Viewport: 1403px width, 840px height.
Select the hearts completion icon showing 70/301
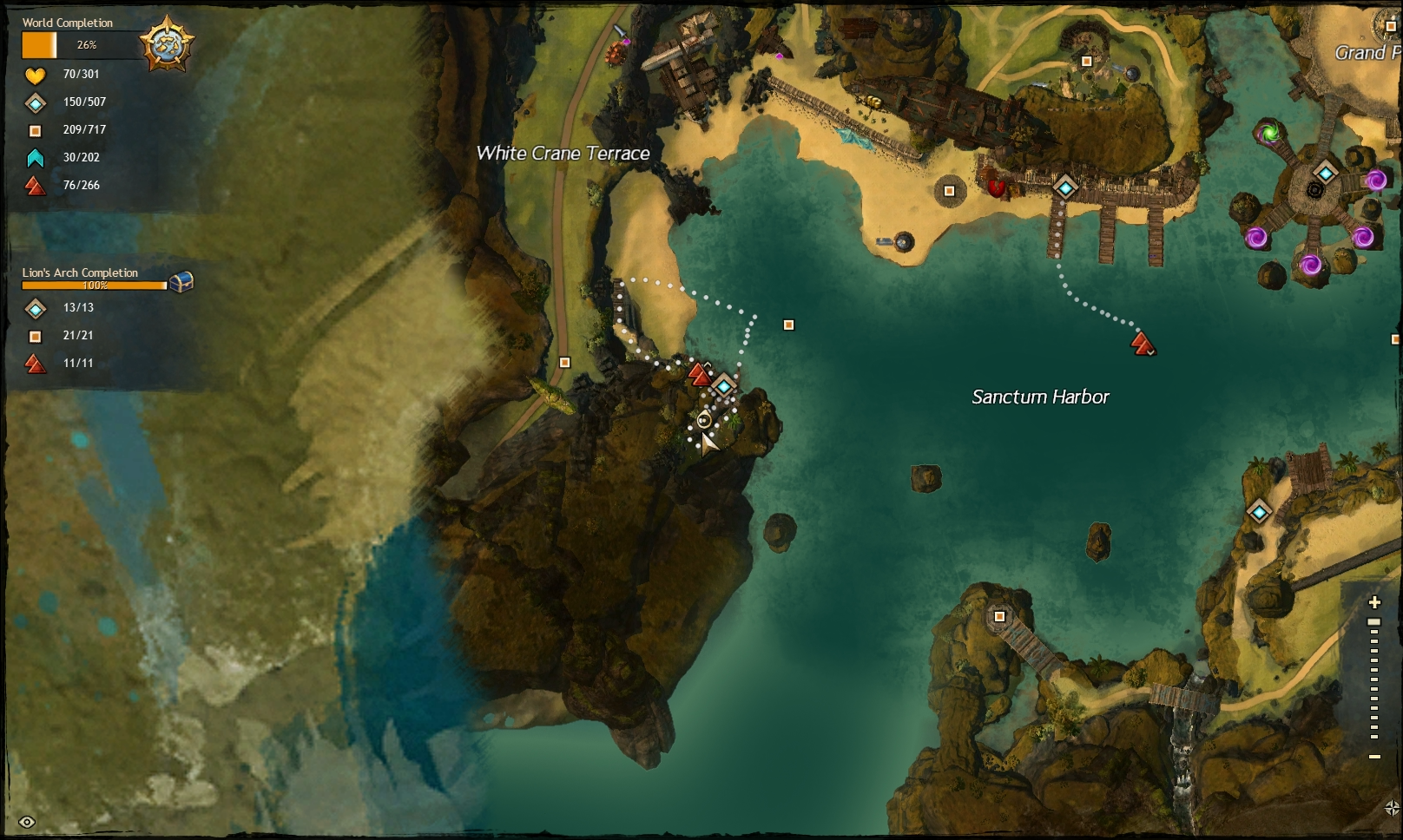click(35, 75)
